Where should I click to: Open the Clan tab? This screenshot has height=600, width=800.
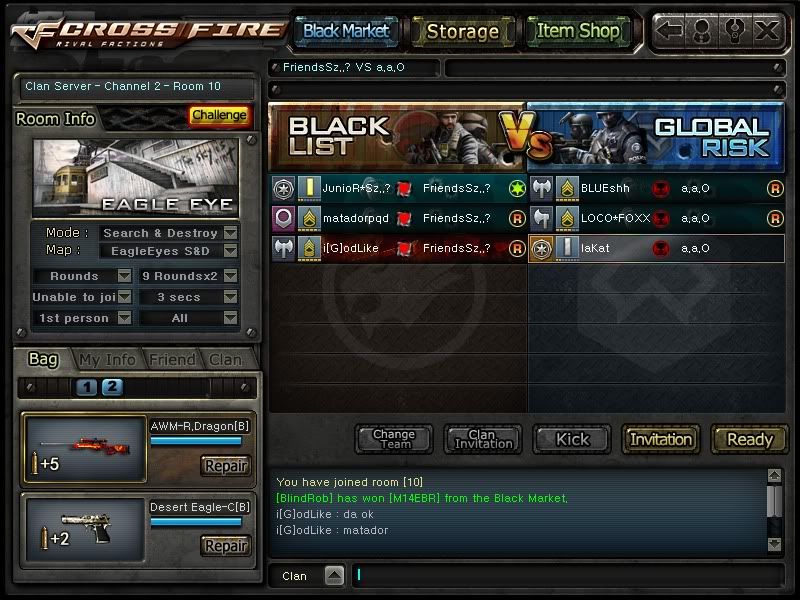point(224,360)
